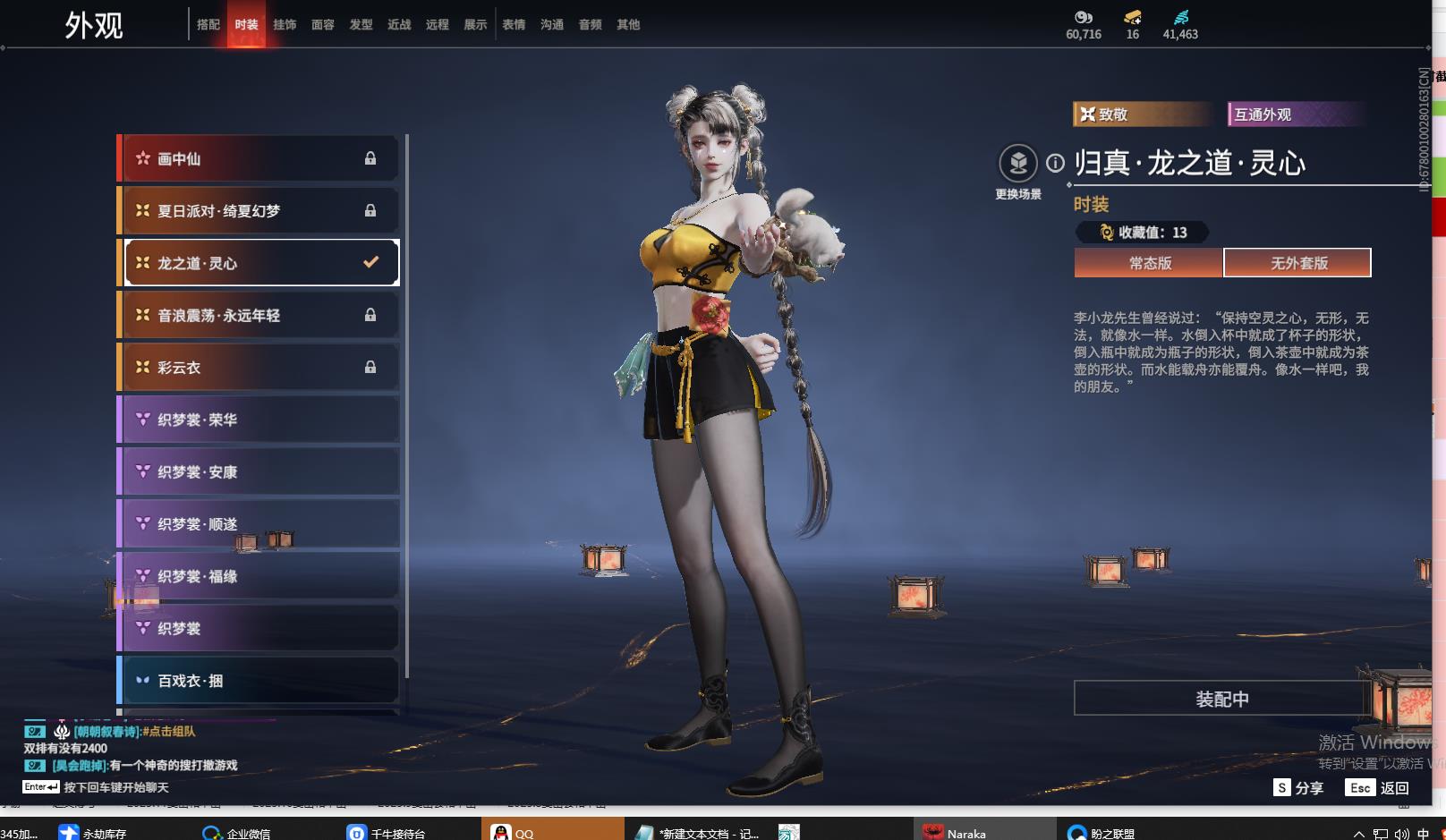Go to the 发型 tab
Screen dimensions: 1446x840
(361, 25)
